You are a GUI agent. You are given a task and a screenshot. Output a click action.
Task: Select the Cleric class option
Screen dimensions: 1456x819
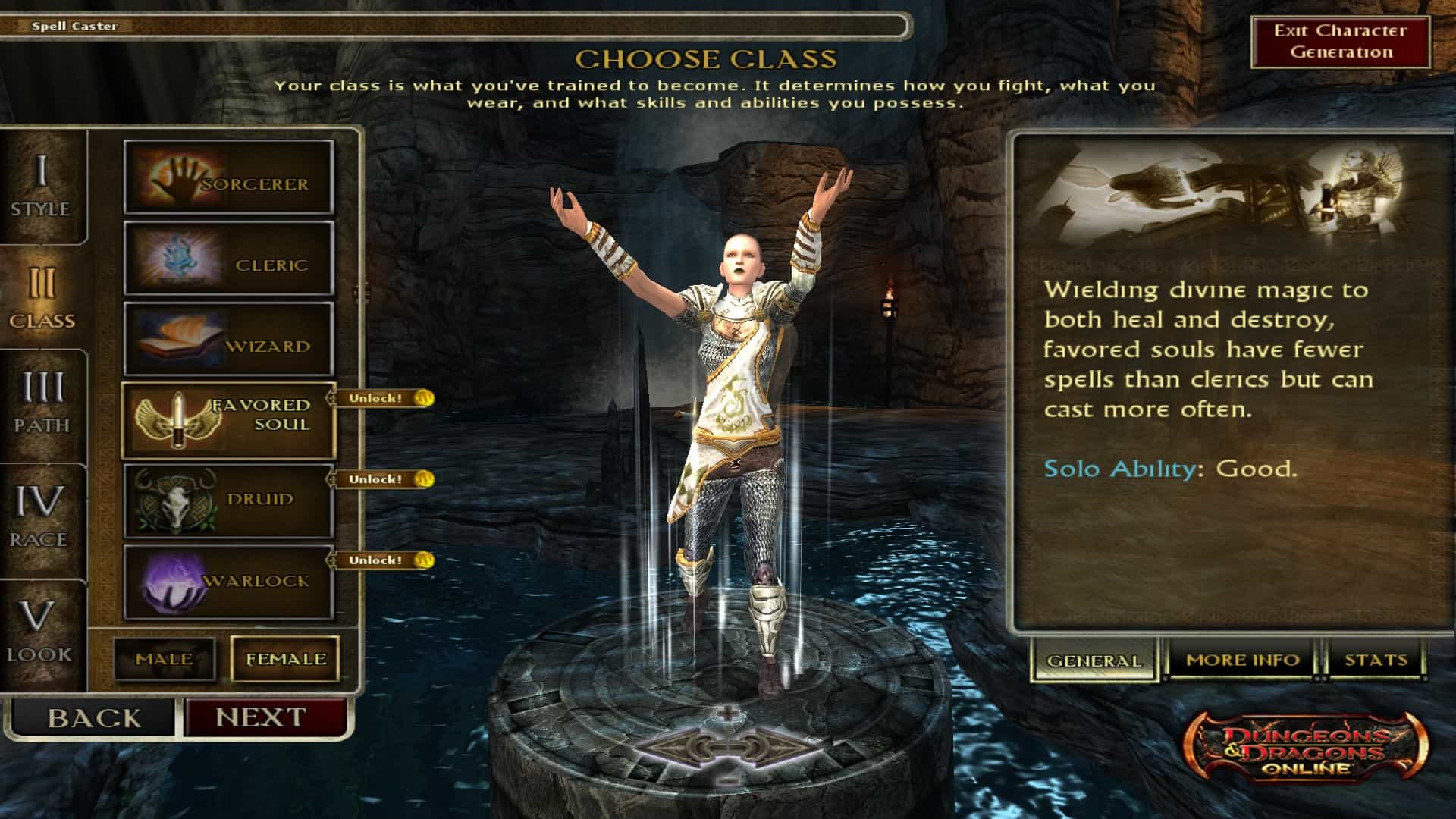point(227,260)
